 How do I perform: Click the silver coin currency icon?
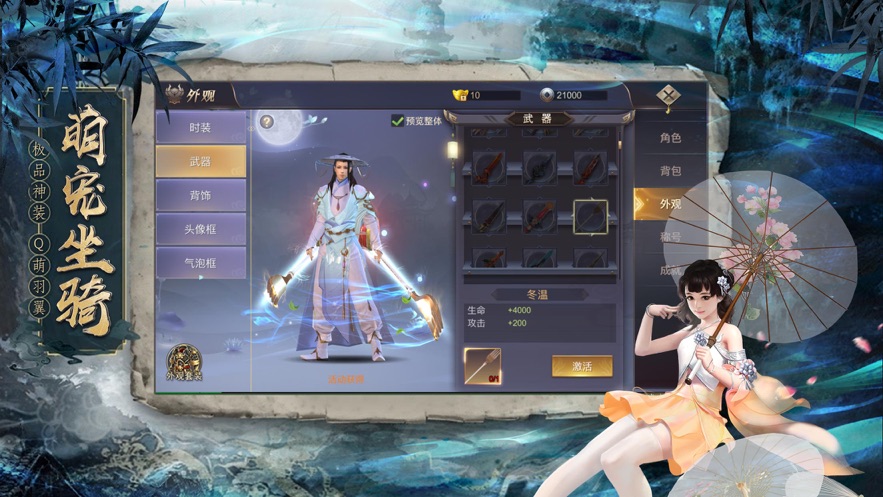546,95
